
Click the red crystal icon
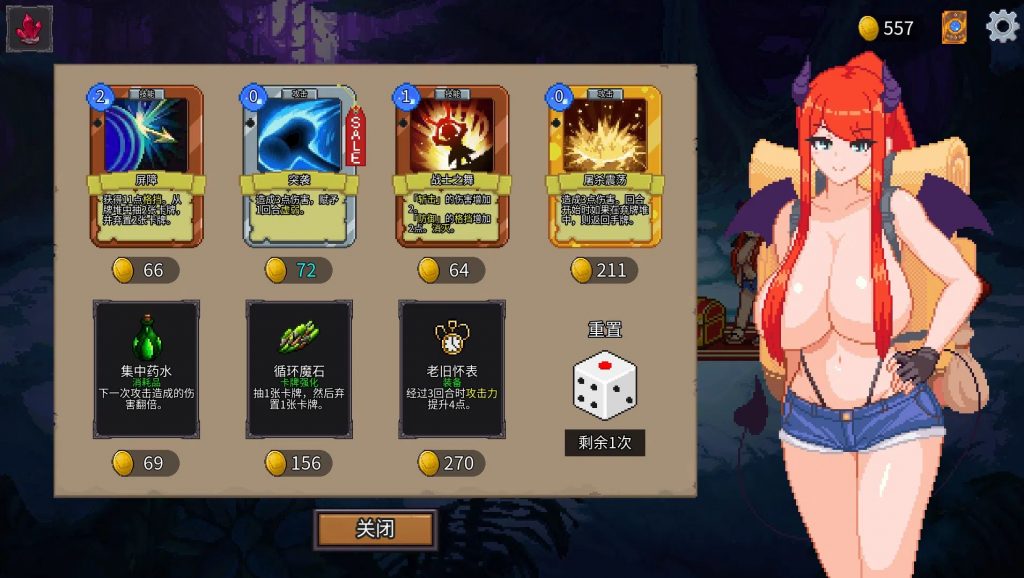pos(29,29)
